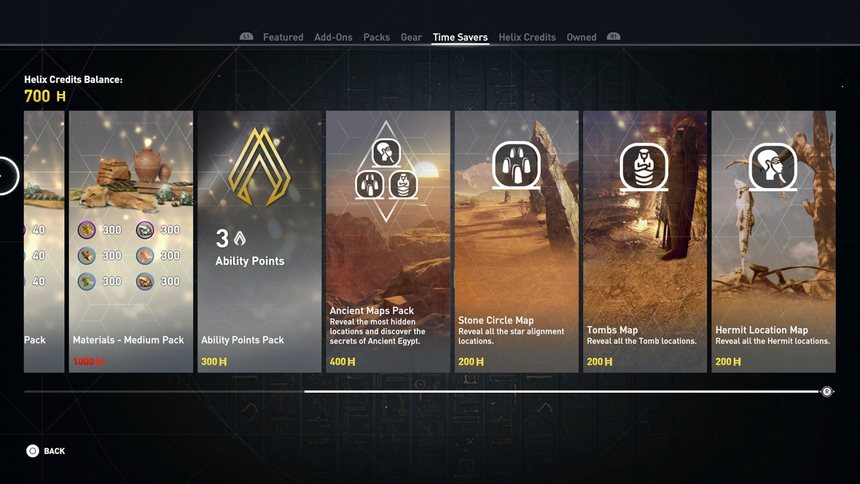Choose the Ability Points Pack card
This screenshot has width=860, height=484.
pos(259,241)
